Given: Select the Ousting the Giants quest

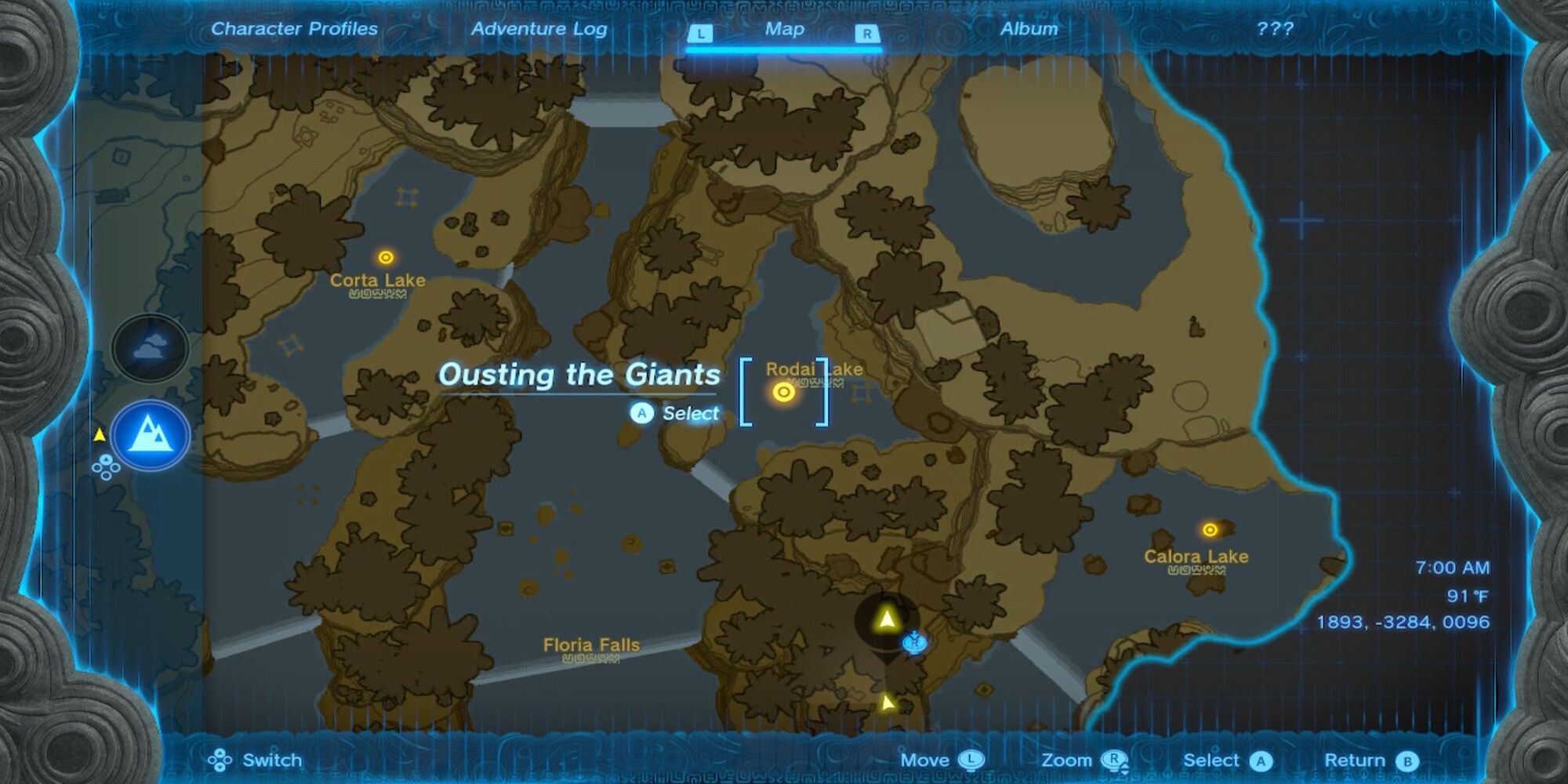Looking at the screenshot, I should tap(581, 376).
